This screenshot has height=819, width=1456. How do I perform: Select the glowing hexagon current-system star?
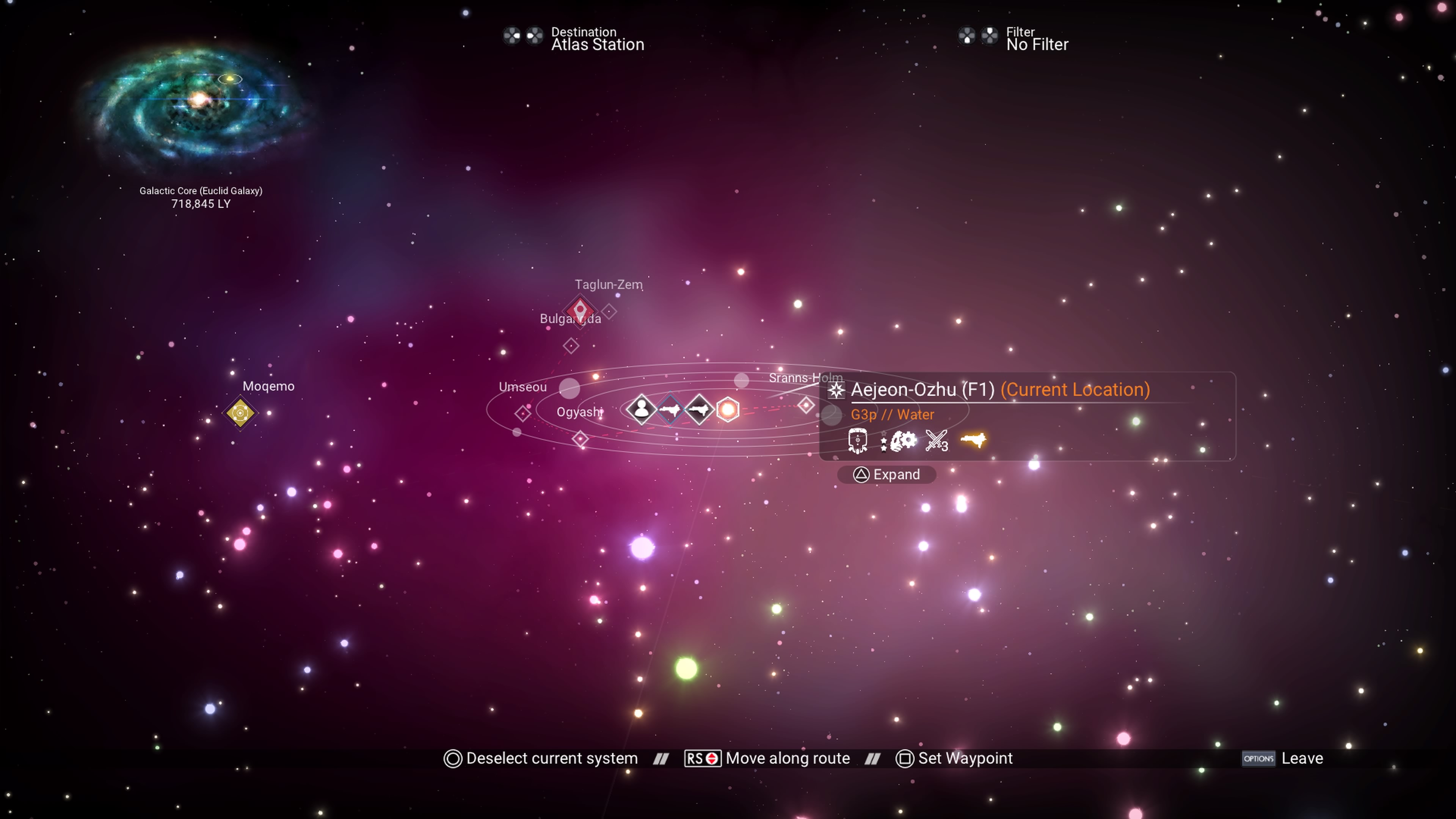tap(728, 409)
